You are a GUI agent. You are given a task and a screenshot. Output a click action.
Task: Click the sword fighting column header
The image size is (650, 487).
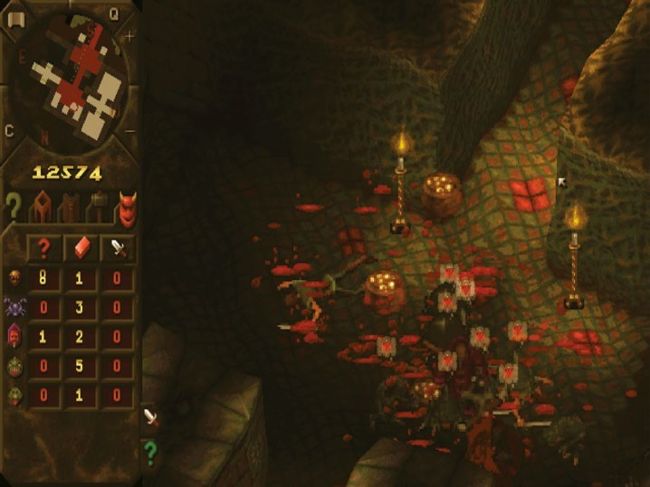pyautogui.click(x=119, y=247)
